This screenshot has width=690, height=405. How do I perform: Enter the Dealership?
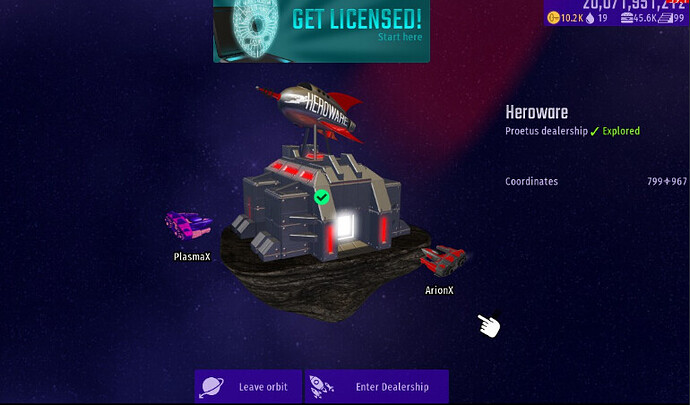coord(377,387)
